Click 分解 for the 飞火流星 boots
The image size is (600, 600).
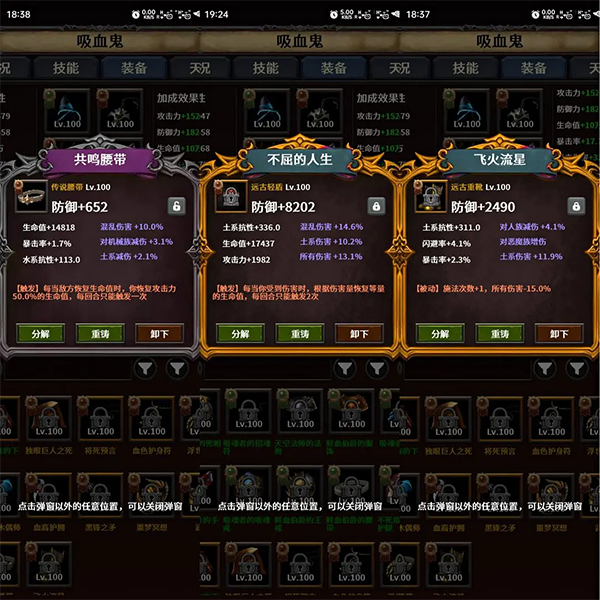click(x=441, y=334)
